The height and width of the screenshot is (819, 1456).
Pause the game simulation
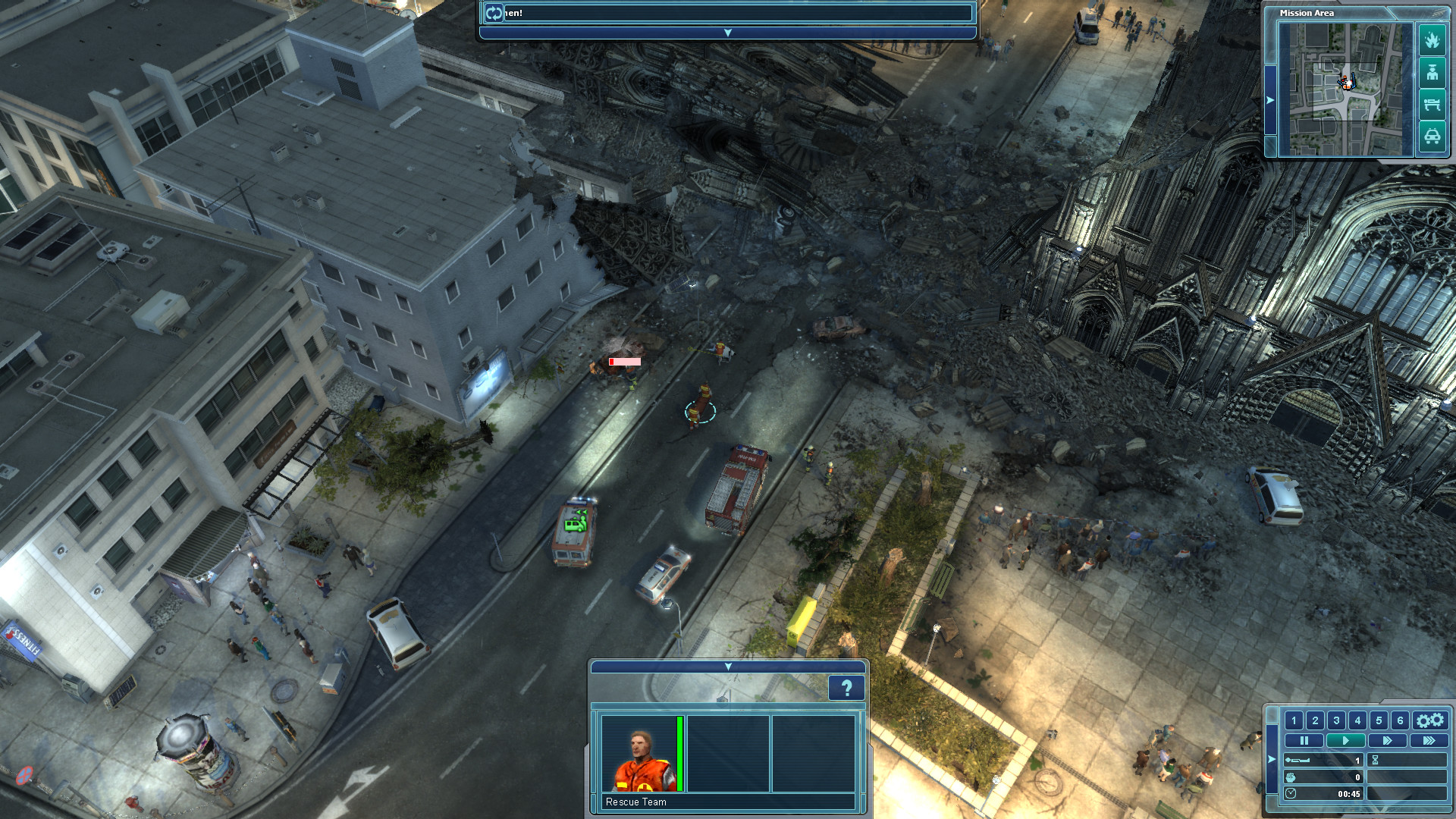click(x=1304, y=740)
